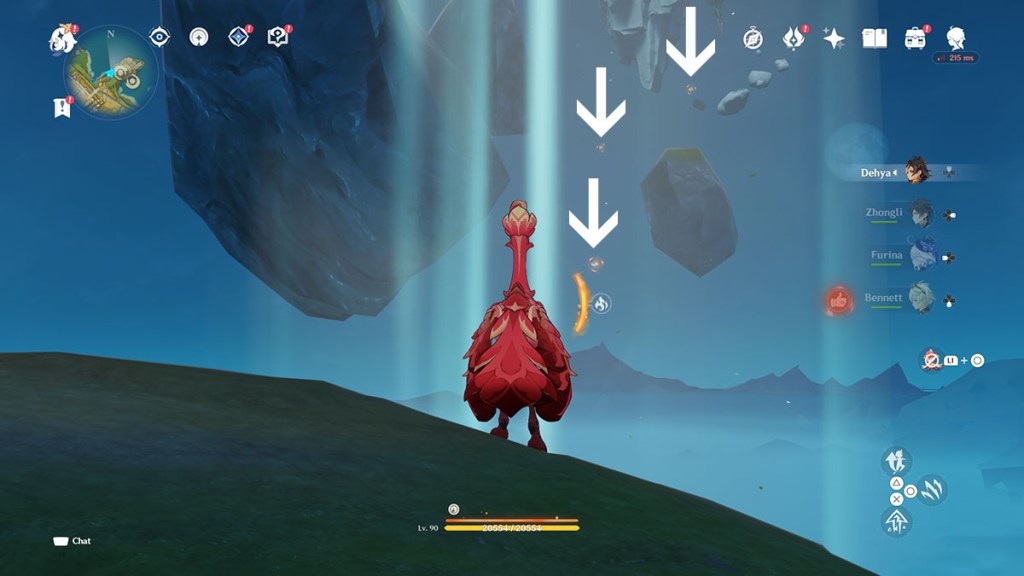The height and width of the screenshot is (576, 1024).
Task: Open the Wish screen icon
Action: 794,38
